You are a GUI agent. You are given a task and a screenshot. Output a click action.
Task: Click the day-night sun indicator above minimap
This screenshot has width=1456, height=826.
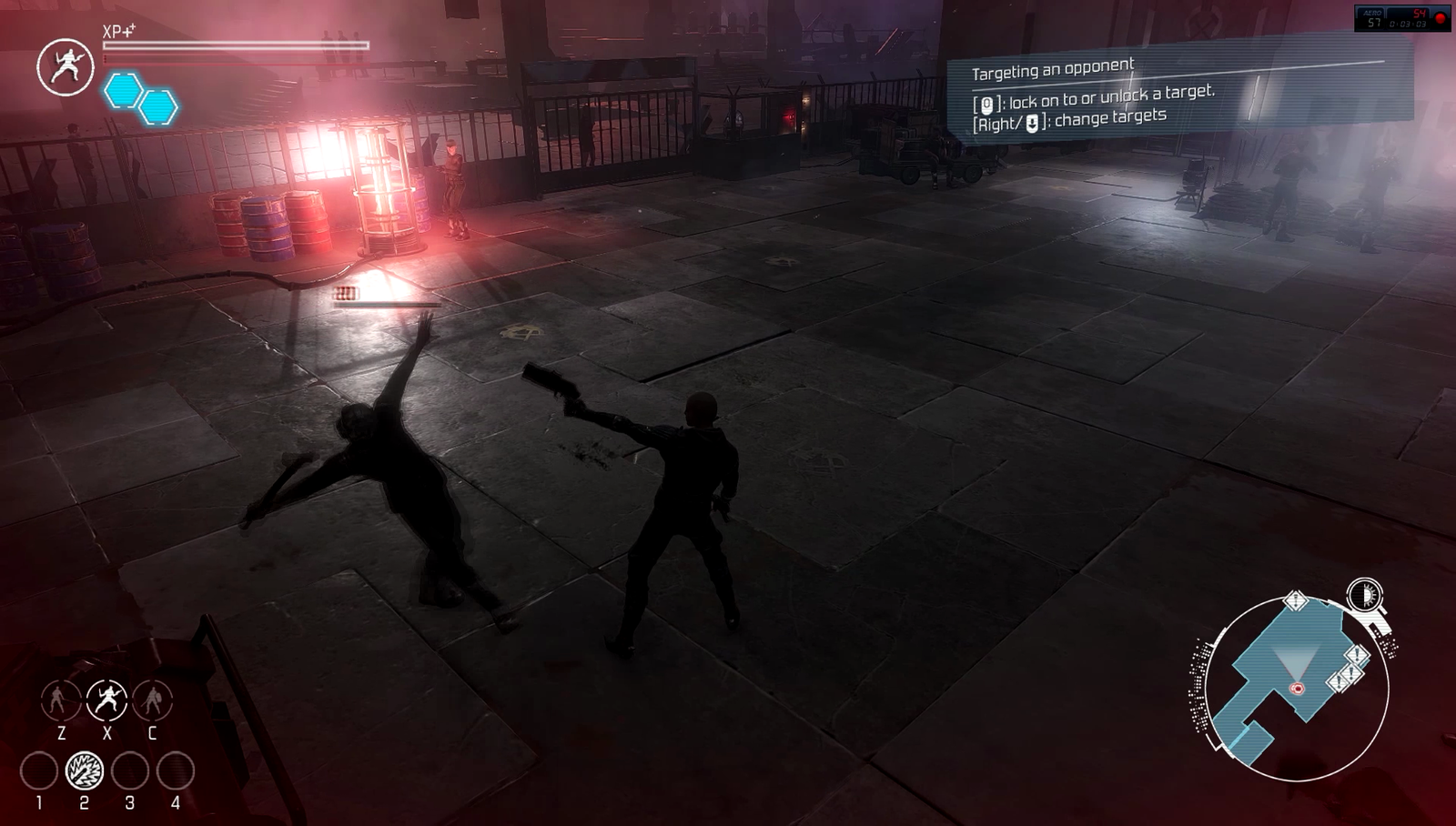[x=1363, y=596]
